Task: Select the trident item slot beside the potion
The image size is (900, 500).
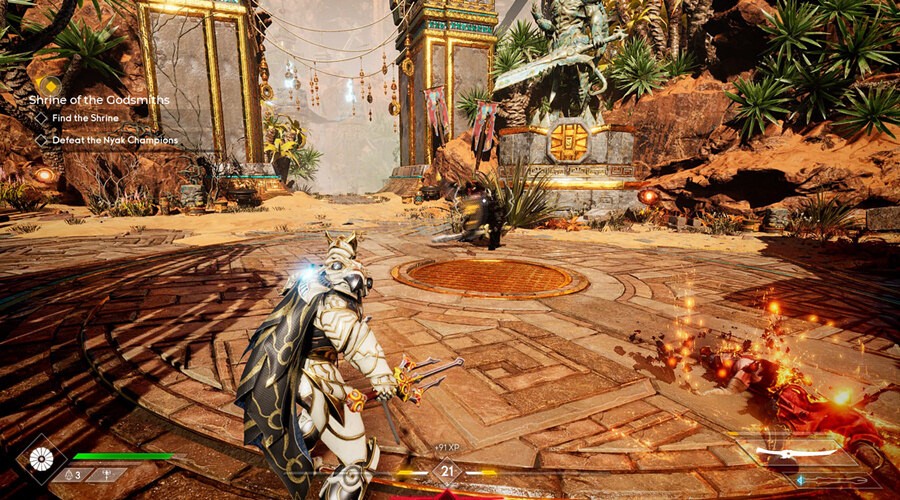Action: pos(105,475)
